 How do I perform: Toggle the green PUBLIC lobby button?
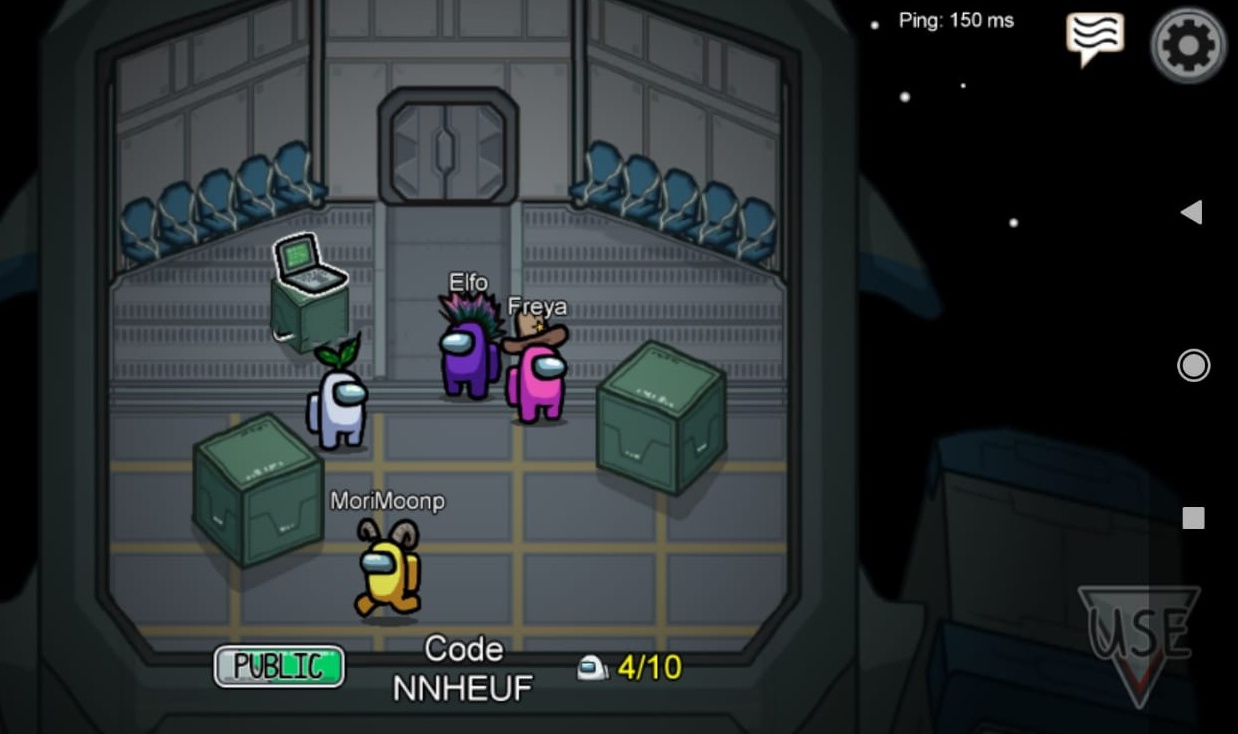point(279,666)
